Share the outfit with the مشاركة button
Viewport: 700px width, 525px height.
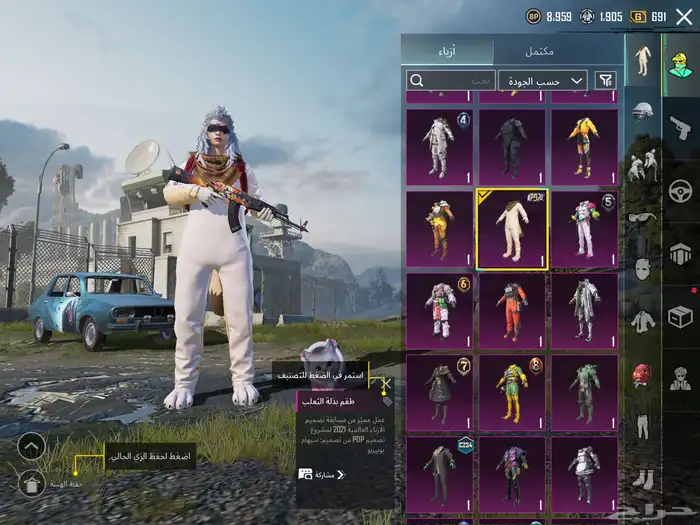tap(322, 474)
